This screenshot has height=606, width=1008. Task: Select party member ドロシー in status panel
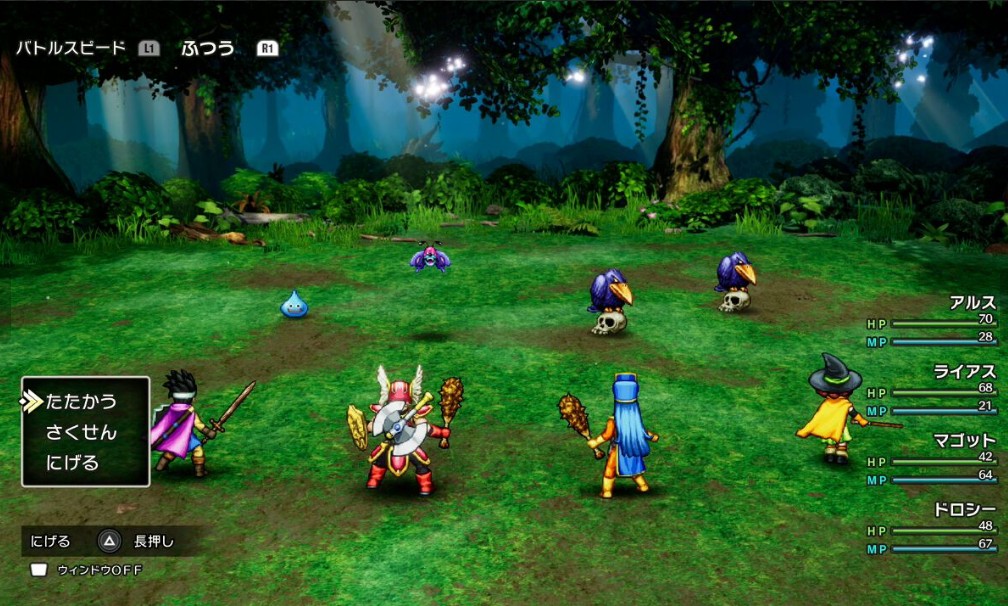964,510
